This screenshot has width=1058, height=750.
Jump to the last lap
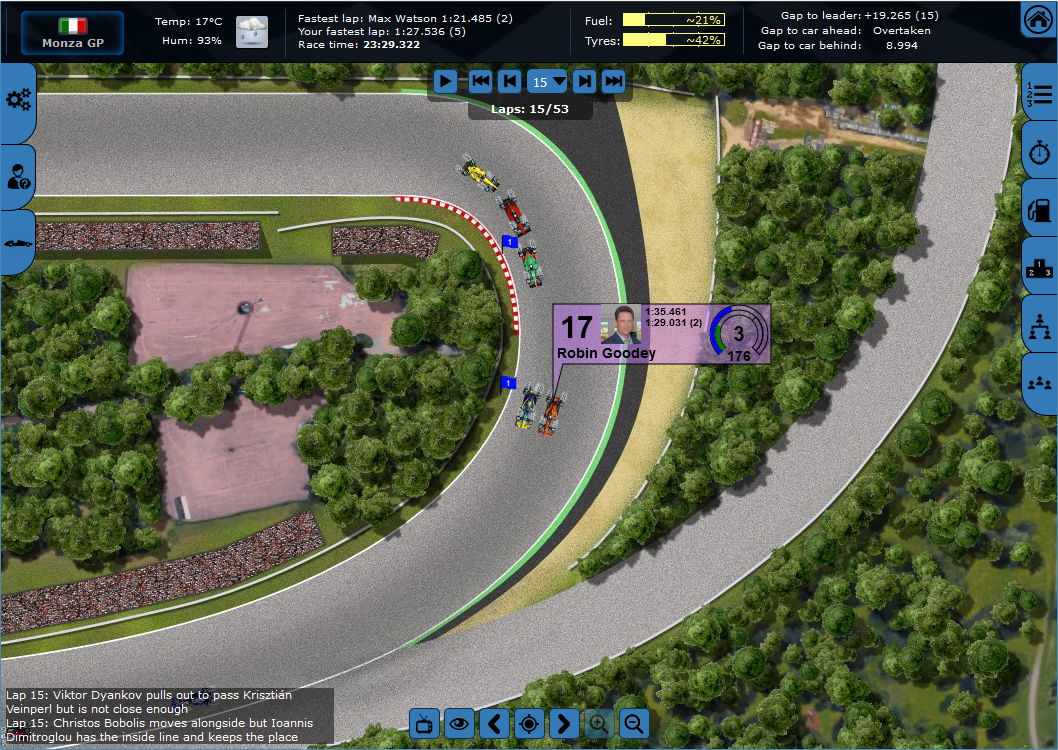(614, 82)
